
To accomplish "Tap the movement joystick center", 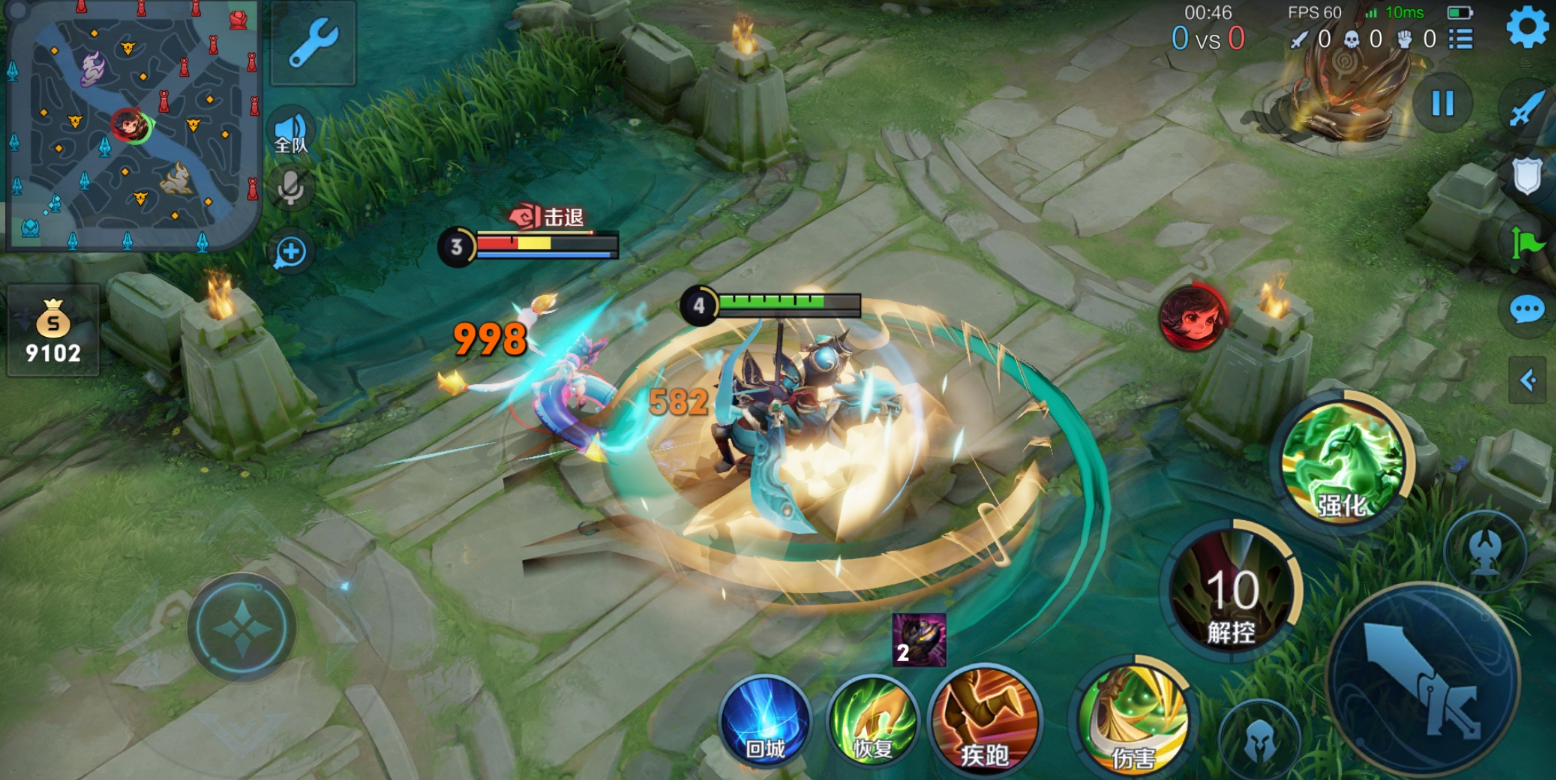I will 242,627.
